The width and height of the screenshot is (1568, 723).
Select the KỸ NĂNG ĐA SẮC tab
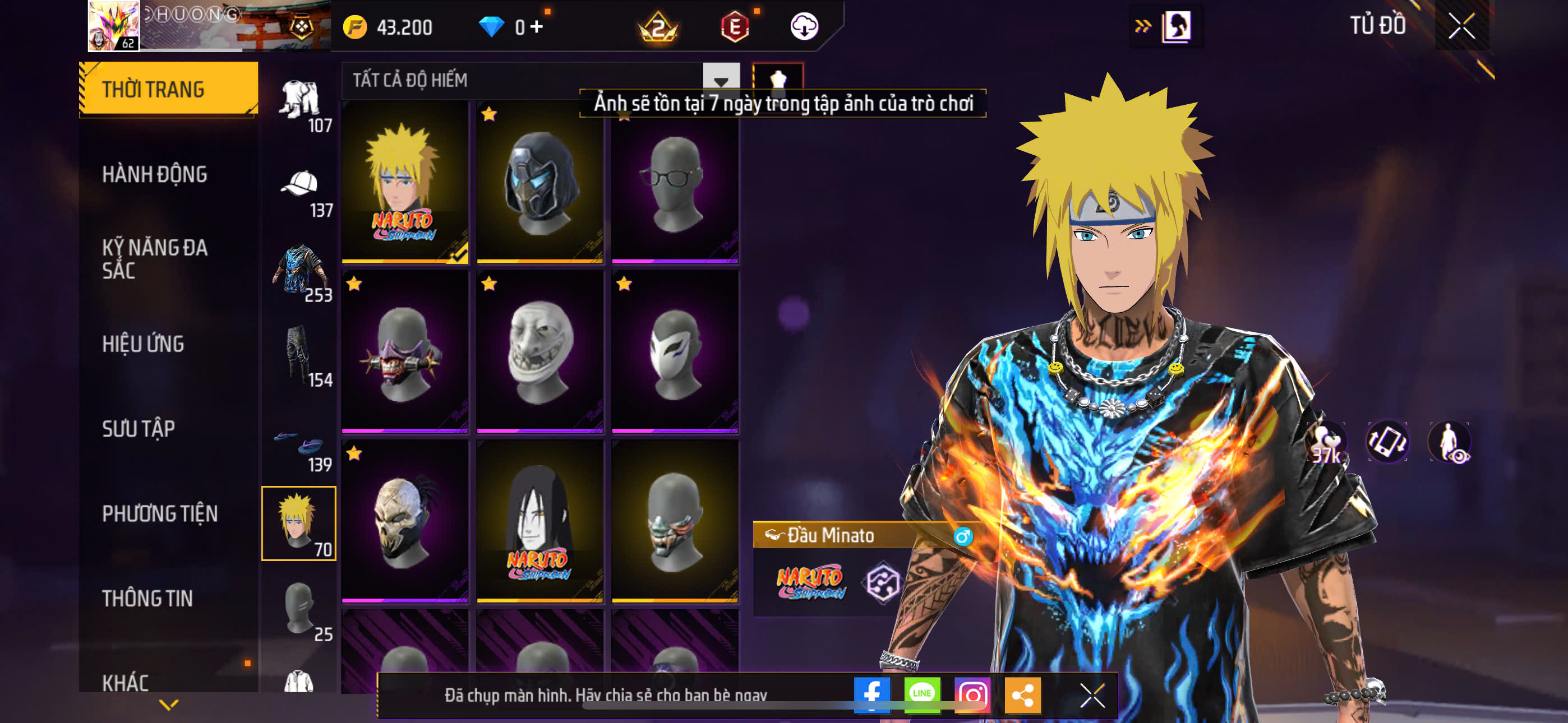tap(155, 258)
